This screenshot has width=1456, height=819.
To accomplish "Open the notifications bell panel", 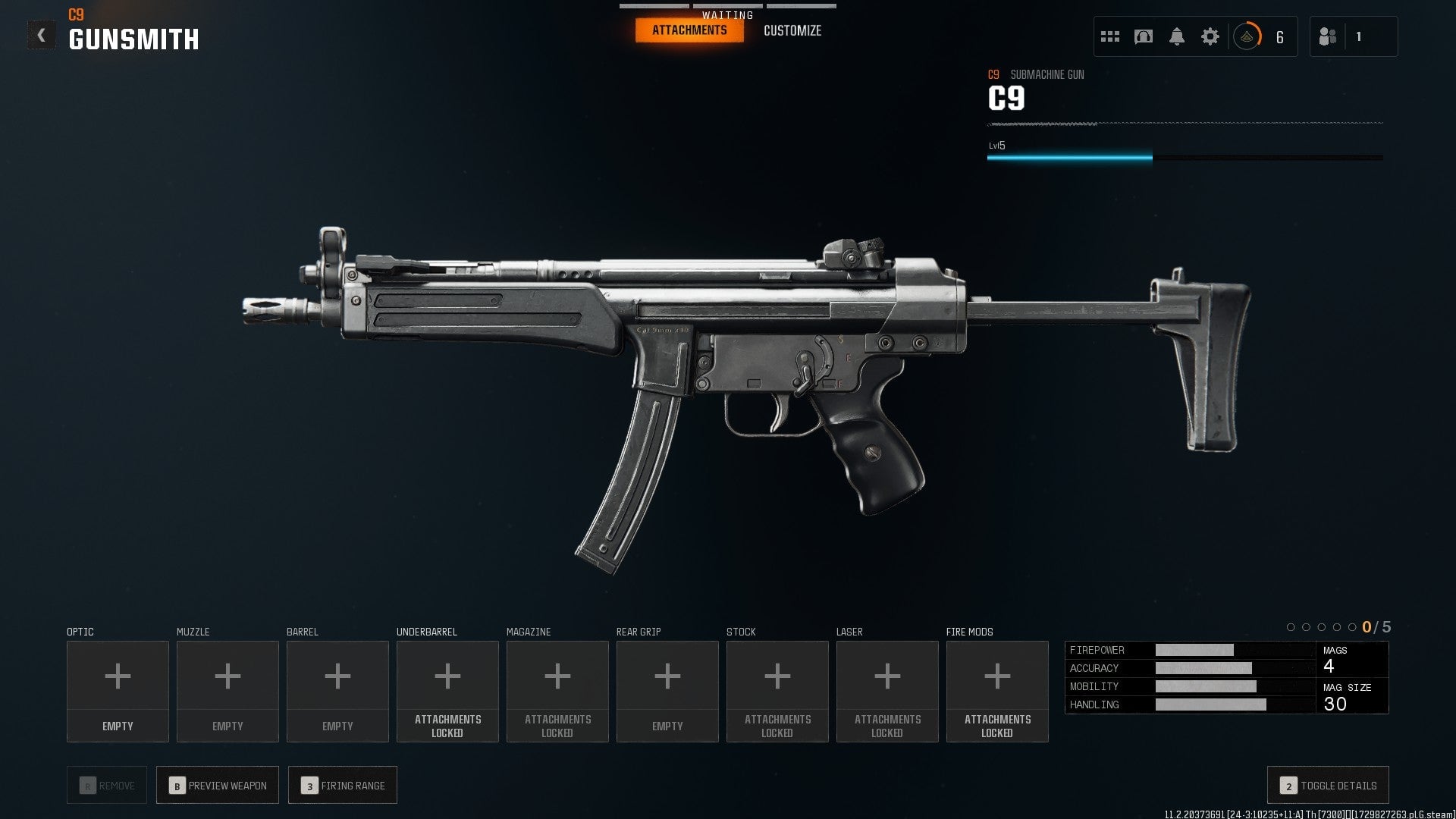I will pos(1178,36).
